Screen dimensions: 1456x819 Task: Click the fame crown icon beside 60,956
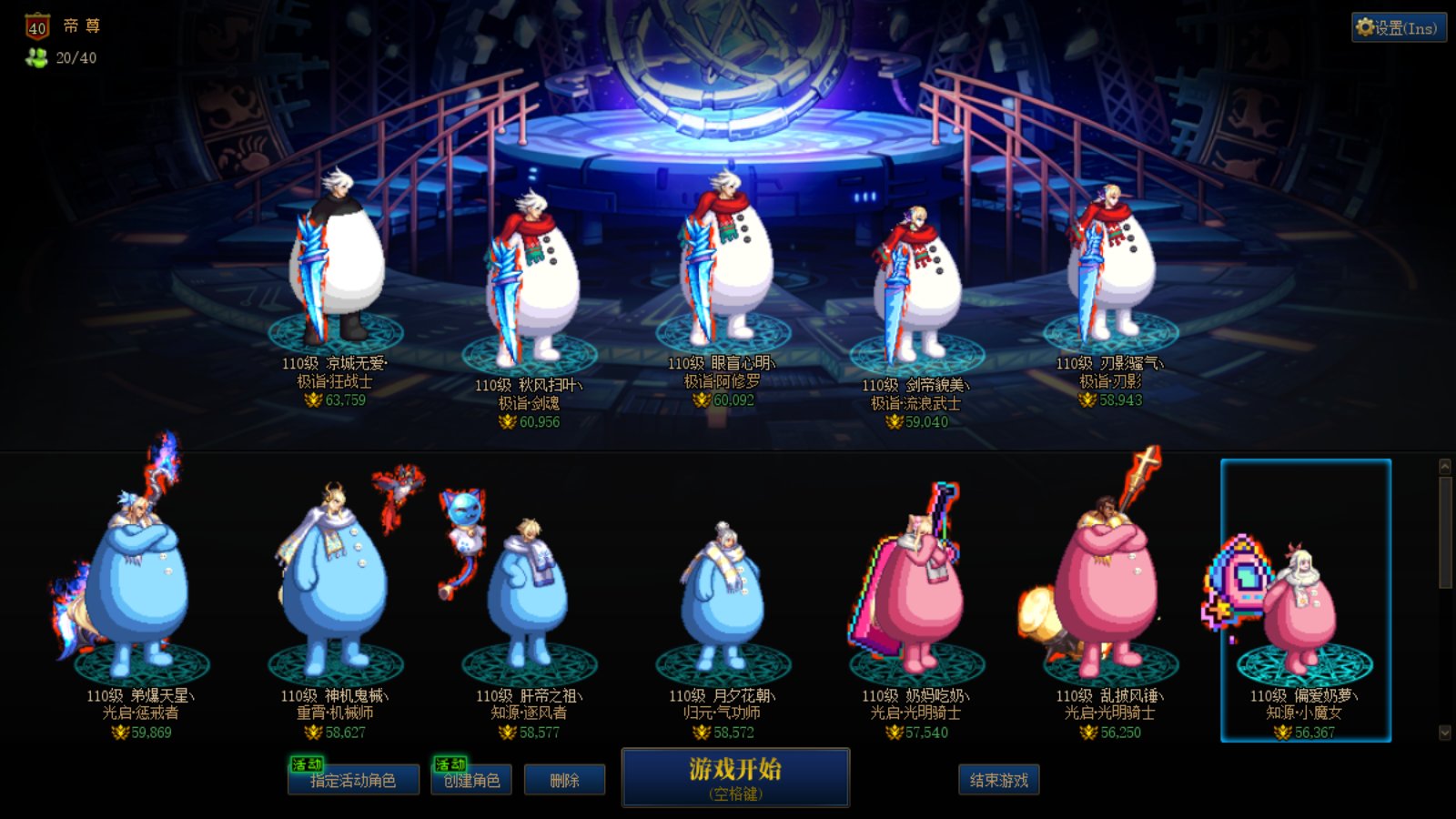point(506,421)
